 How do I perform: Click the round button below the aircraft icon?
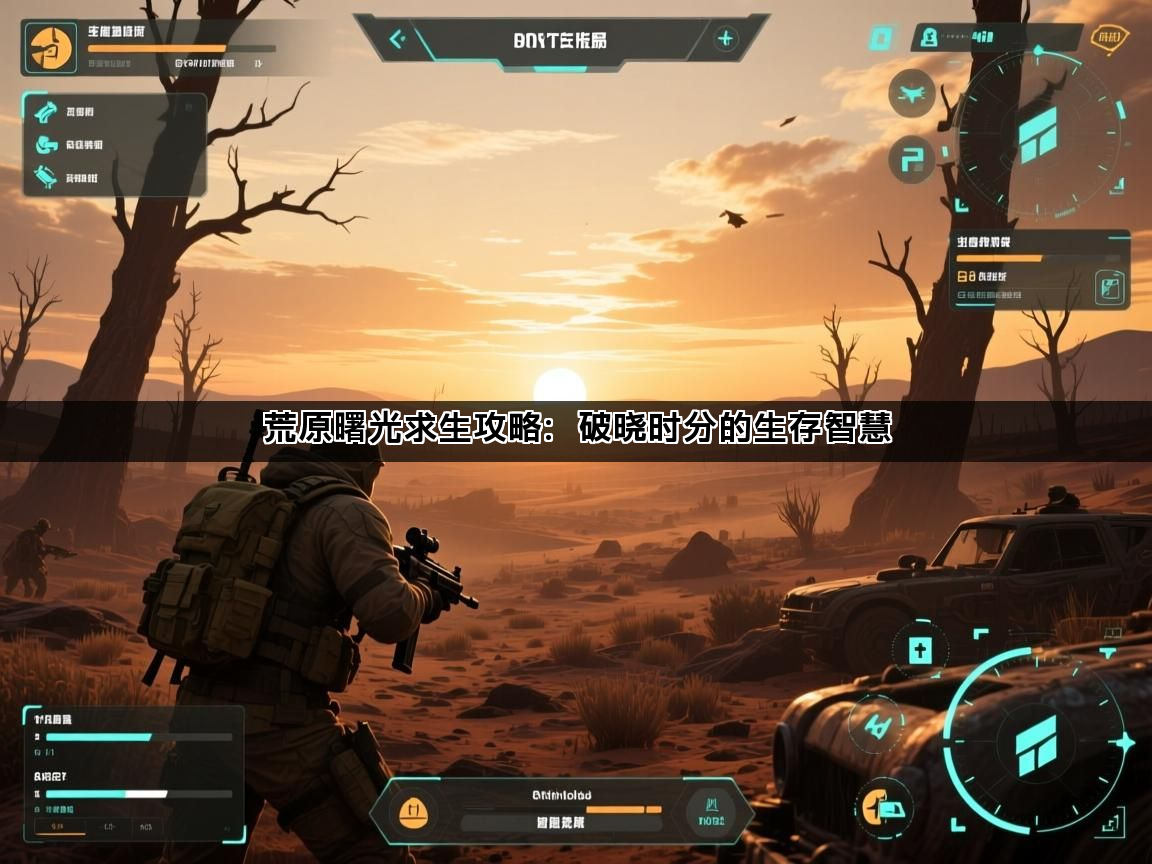tap(911, 159)
